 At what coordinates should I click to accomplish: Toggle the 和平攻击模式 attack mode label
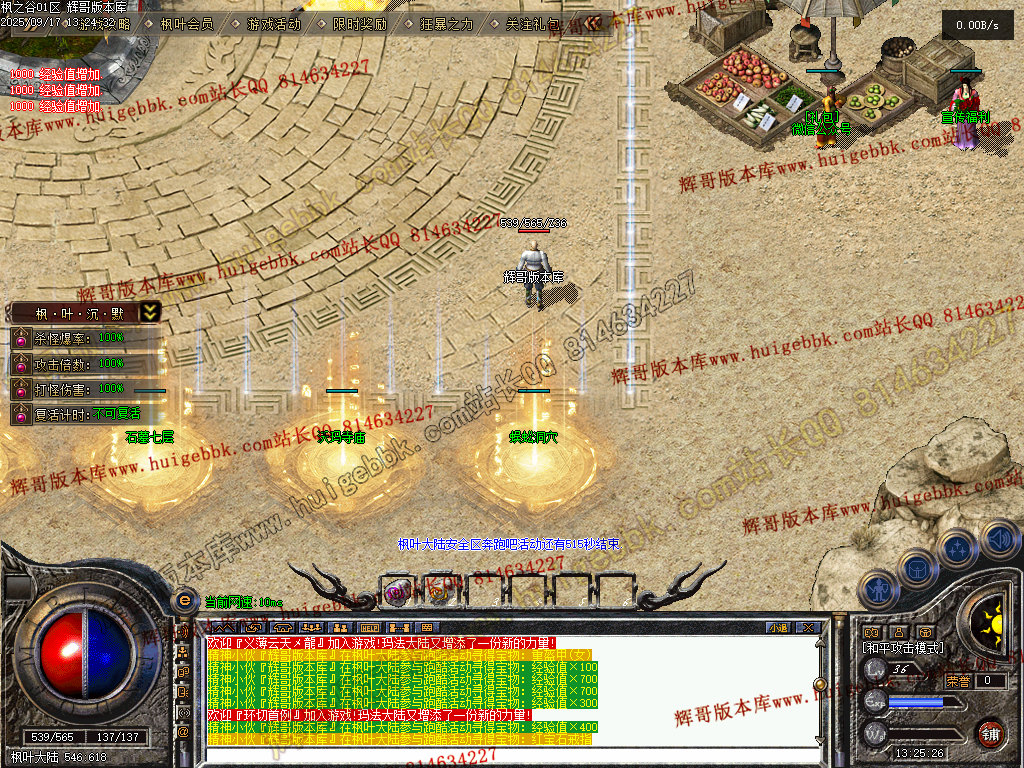click(x=903, y=648)
